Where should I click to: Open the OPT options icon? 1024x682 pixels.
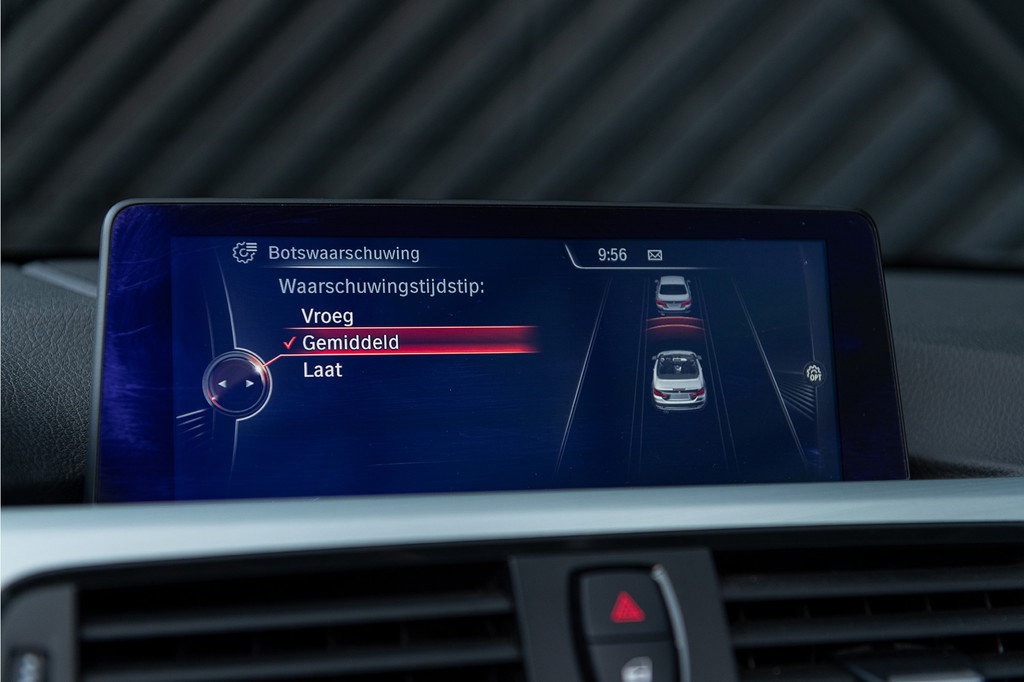pos(814,374)
